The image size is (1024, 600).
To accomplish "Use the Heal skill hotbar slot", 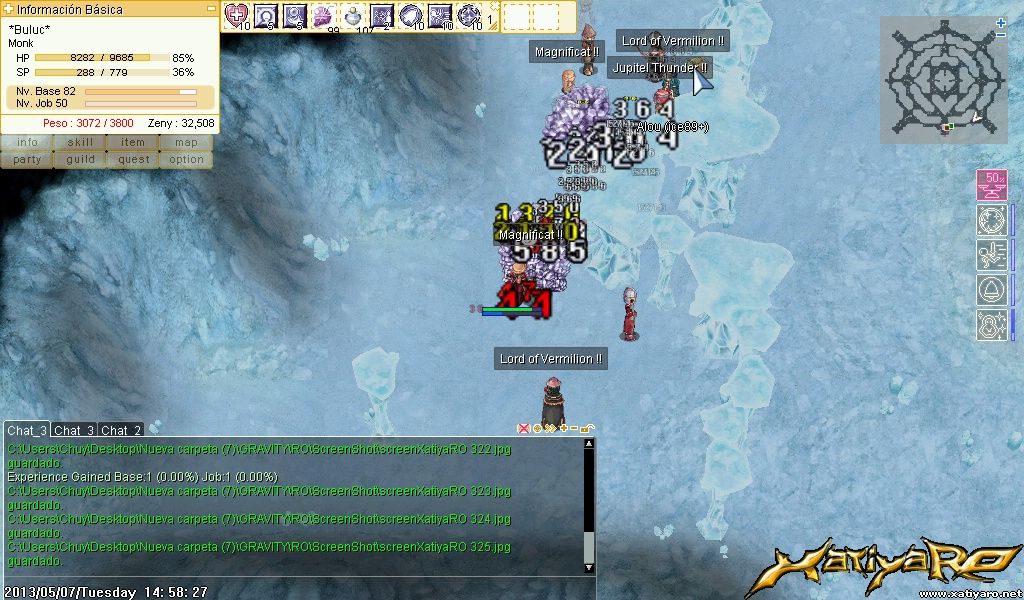I will point(237,16).
